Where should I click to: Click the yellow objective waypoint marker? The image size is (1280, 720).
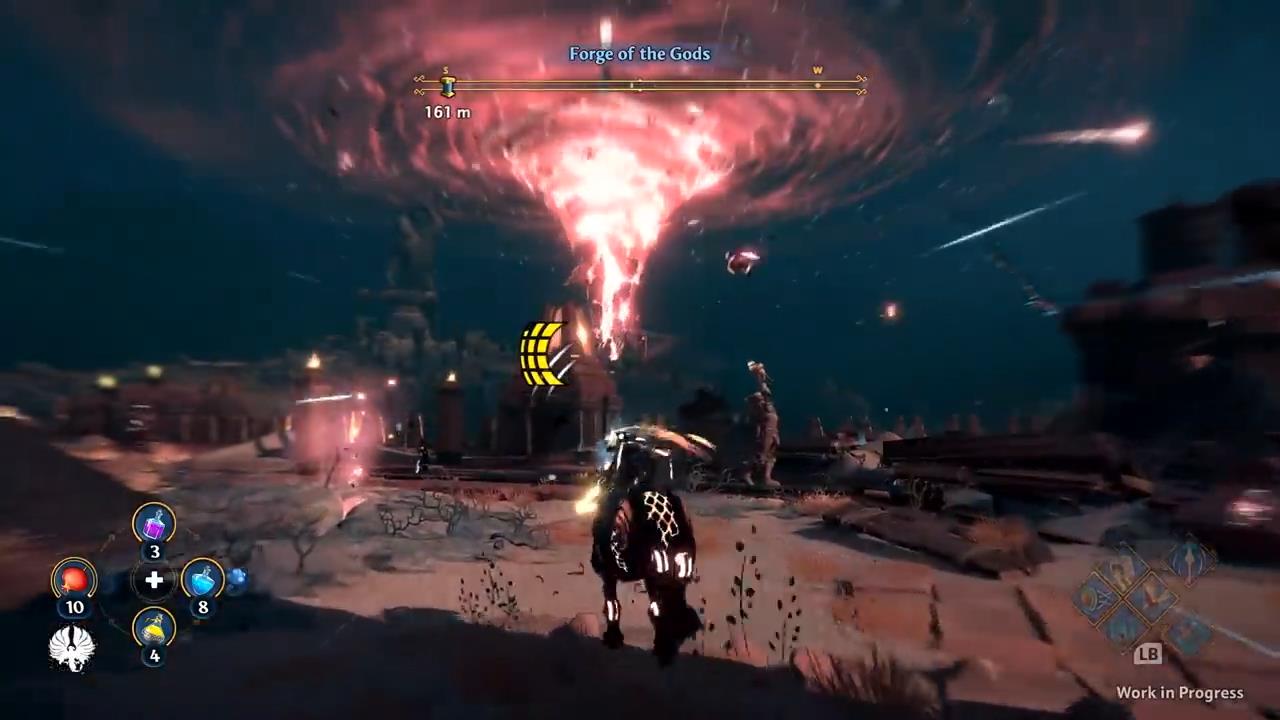coord(543,353)
